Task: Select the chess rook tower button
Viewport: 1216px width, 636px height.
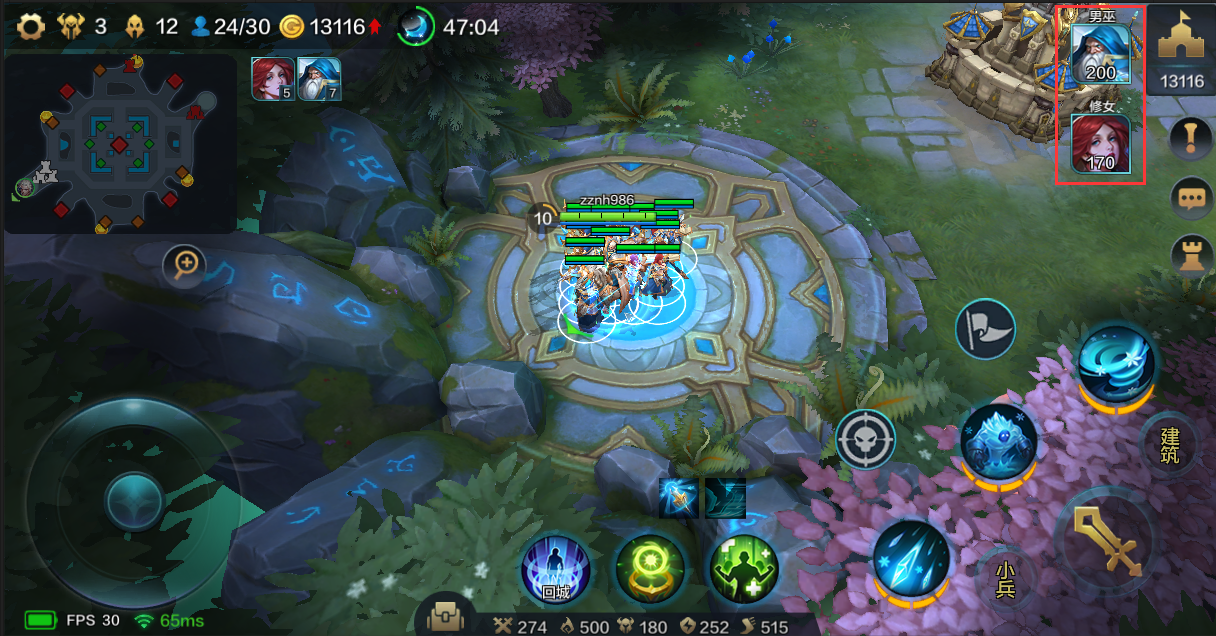Action: point(1190,256)
